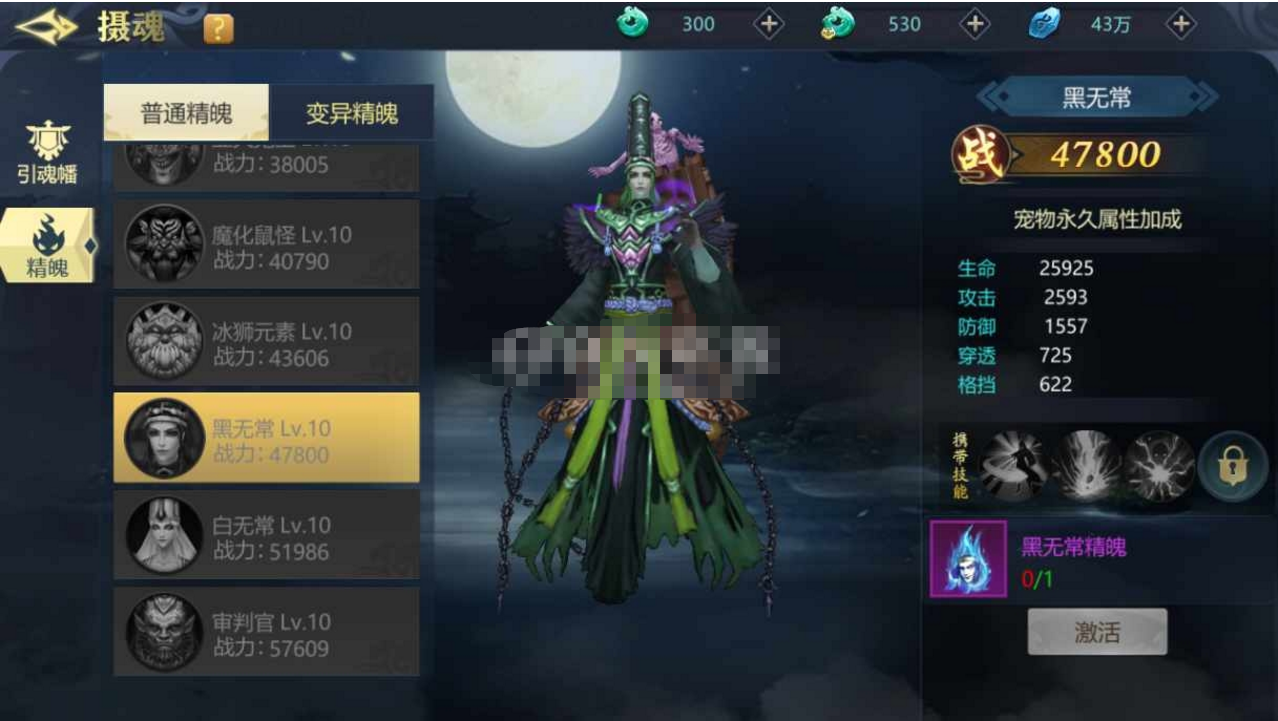The height and width of the screenshot is (721, 1278).
Task: Go back using the arrow icon
Action: pos(46,27)
